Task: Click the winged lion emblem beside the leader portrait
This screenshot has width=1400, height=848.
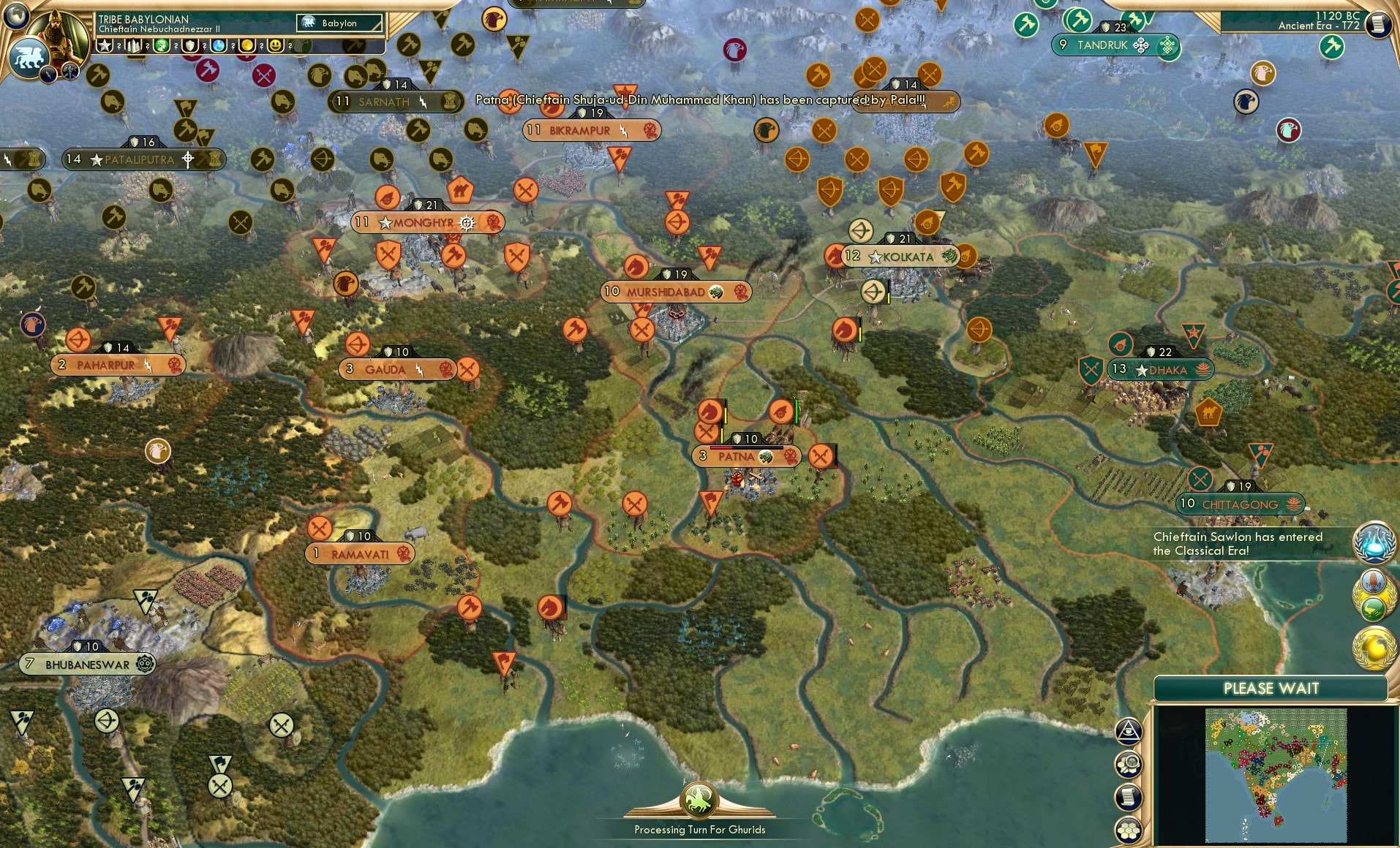Action: [29, 56]
